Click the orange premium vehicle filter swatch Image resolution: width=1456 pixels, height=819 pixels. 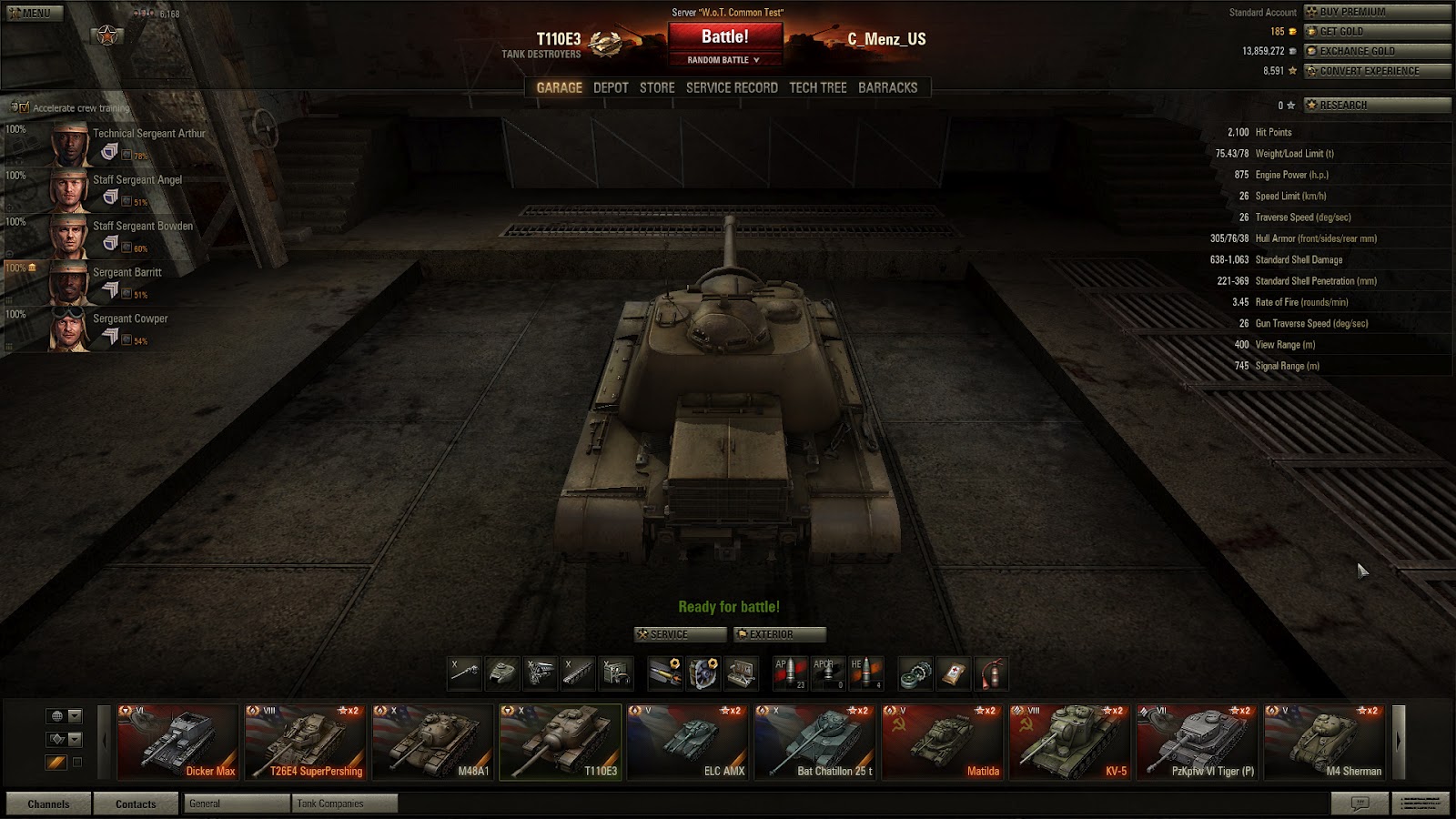[56, 762]
